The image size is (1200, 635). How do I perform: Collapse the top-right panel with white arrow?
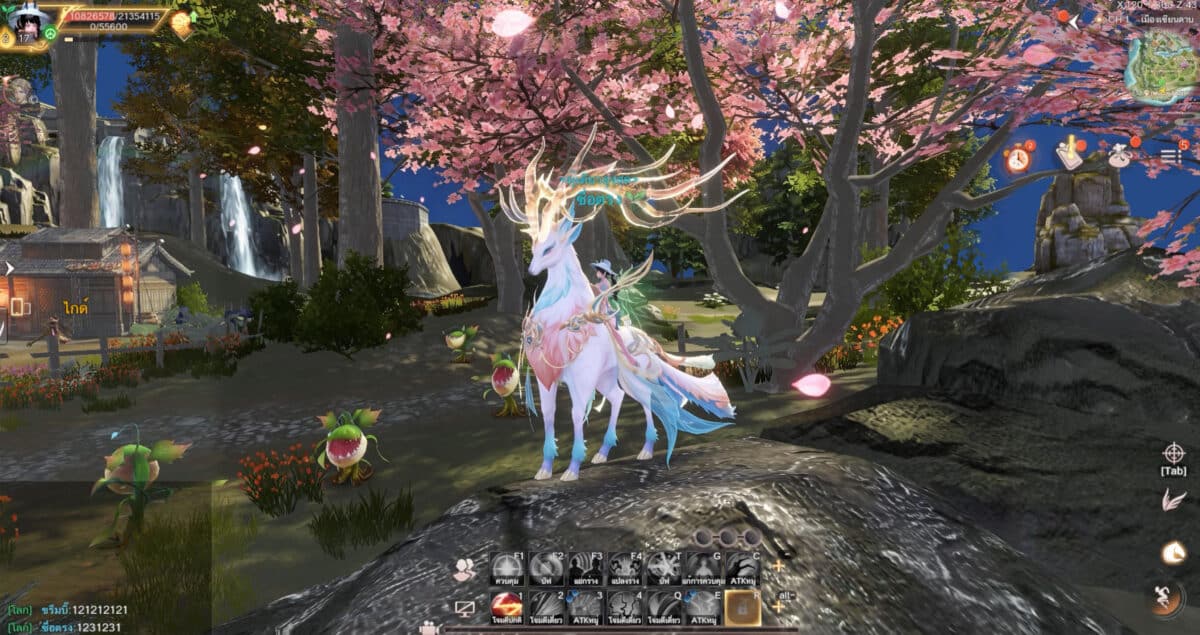pyautogui.click(x=1075, y=19)
